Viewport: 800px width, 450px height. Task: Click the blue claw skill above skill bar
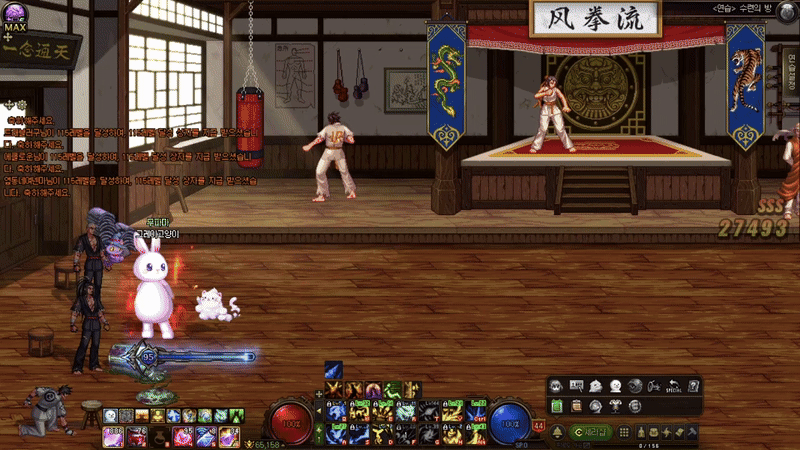point(333,370)
